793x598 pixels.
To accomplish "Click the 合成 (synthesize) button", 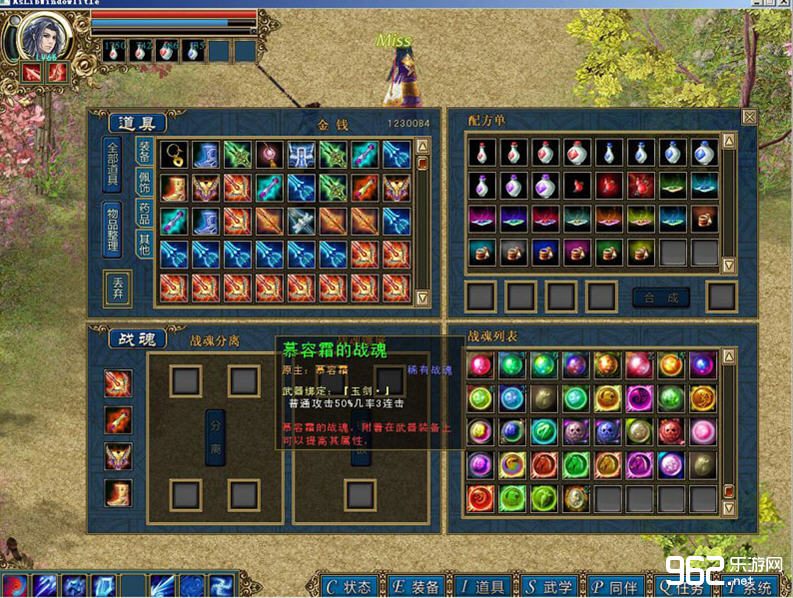I will [x=661, y=297].
